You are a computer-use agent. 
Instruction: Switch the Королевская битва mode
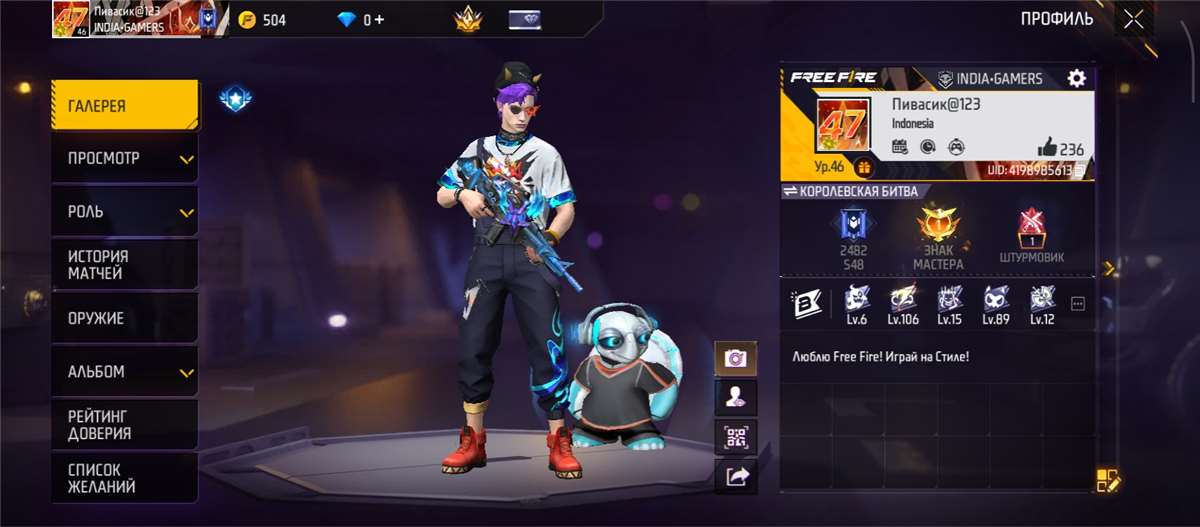[x=850, y=191]
